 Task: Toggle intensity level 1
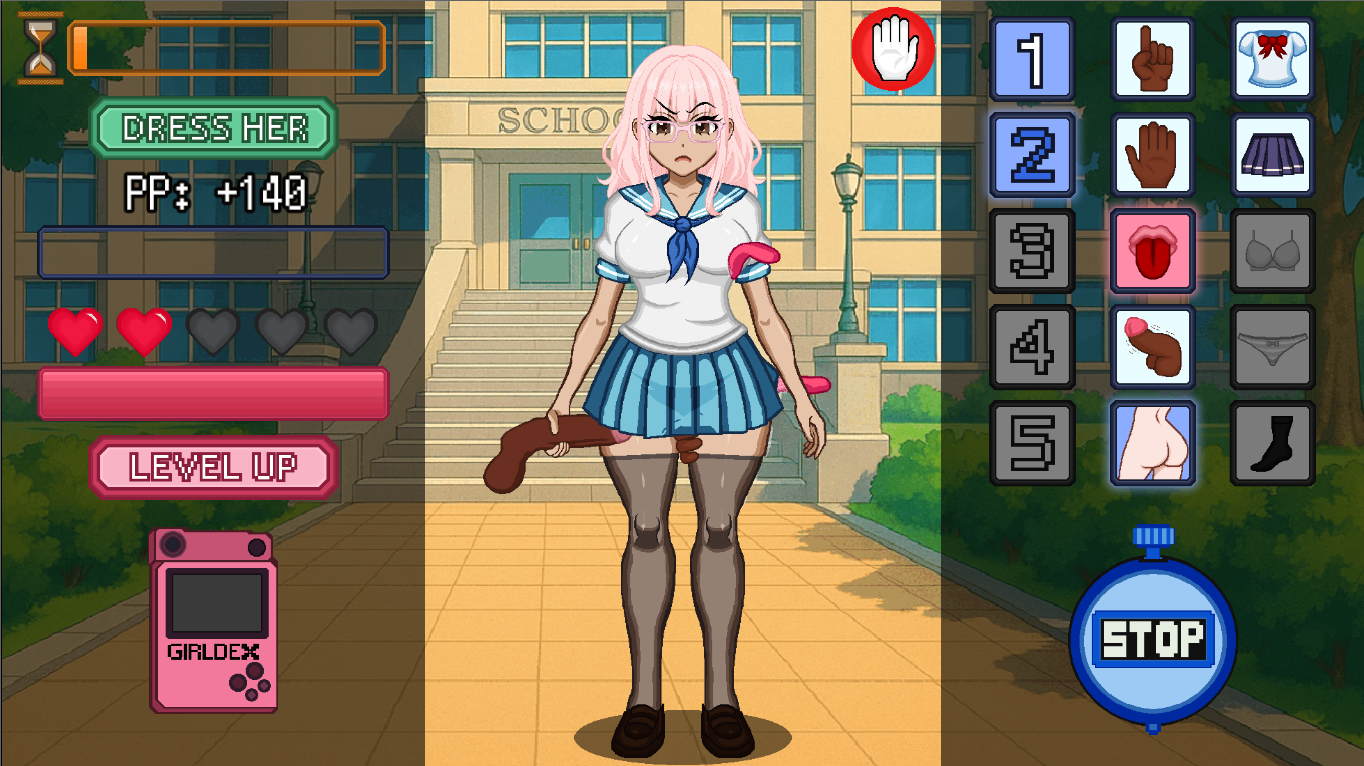click(x=1032, y=59)
